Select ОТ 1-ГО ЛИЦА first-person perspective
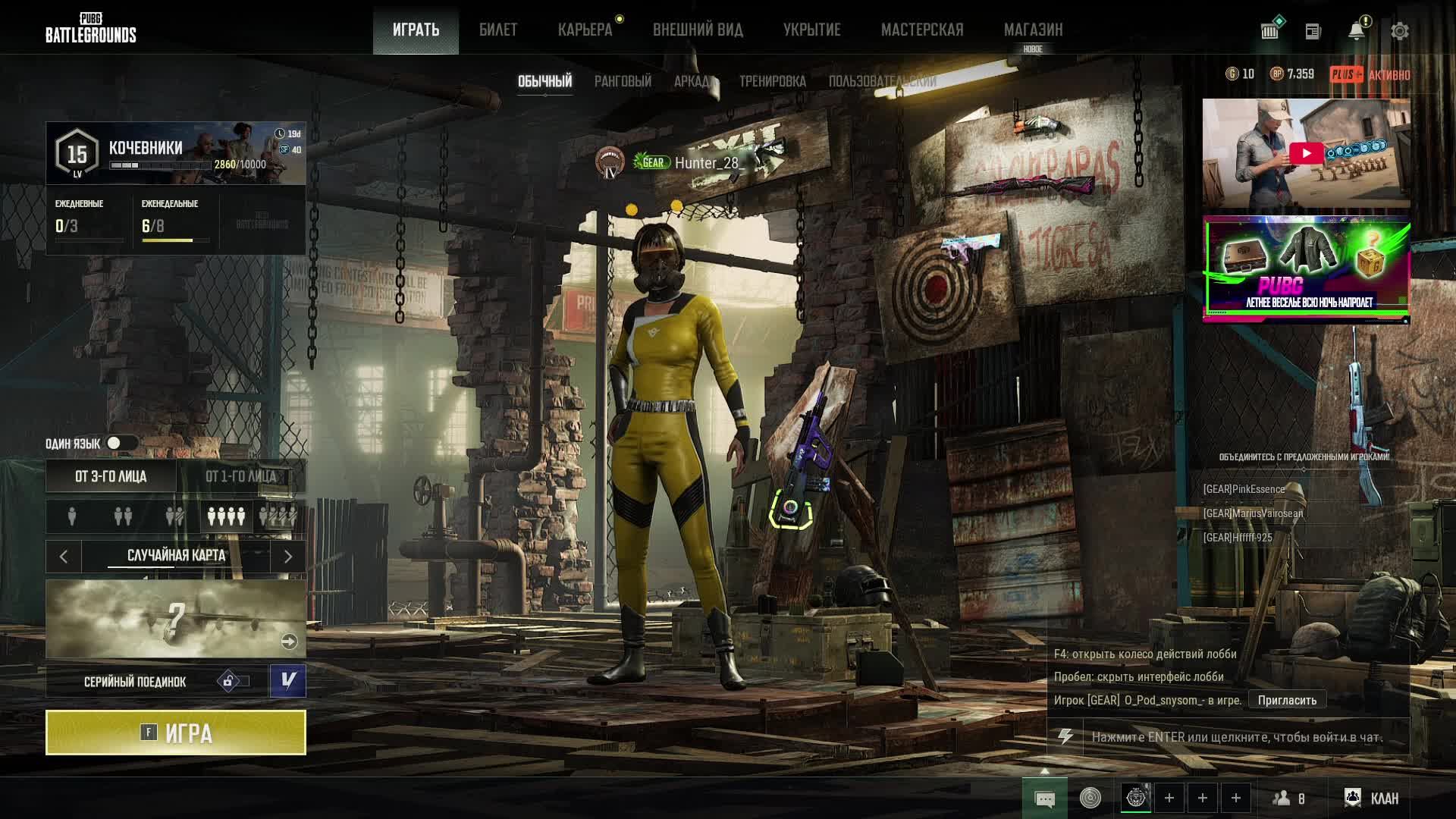 [x=241, y=476]
